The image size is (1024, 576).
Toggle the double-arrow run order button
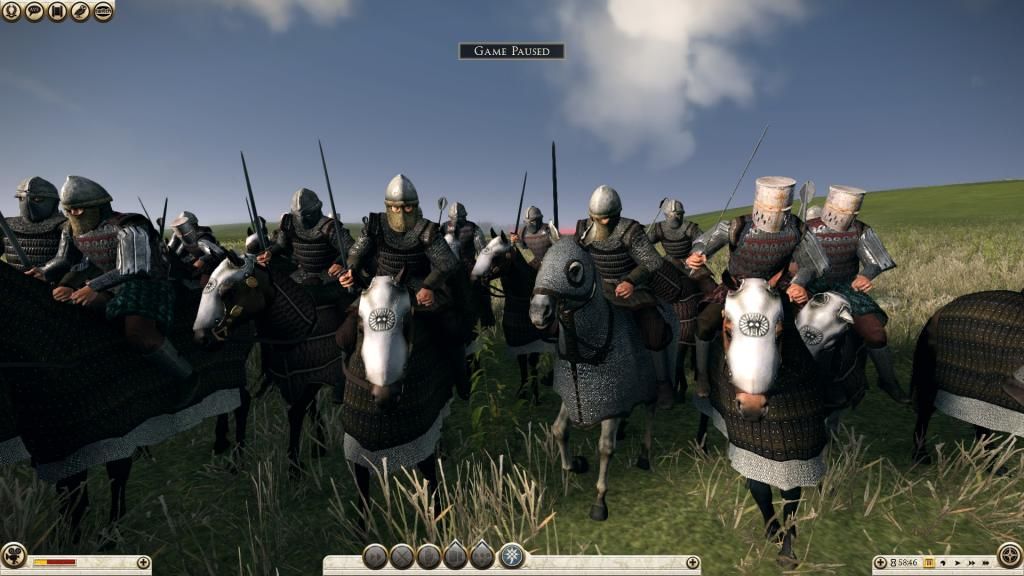375,556
